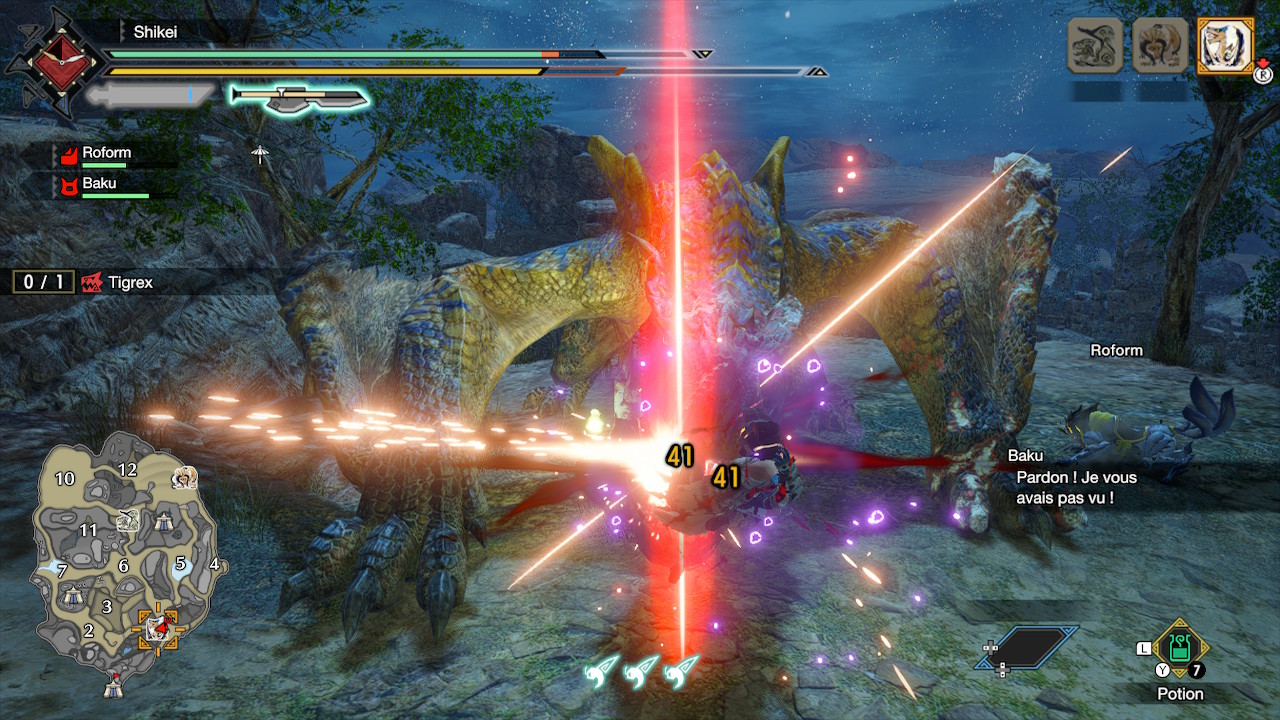Click area 10 on the minimap
The image size is (1280, 720).
point(65,479)
